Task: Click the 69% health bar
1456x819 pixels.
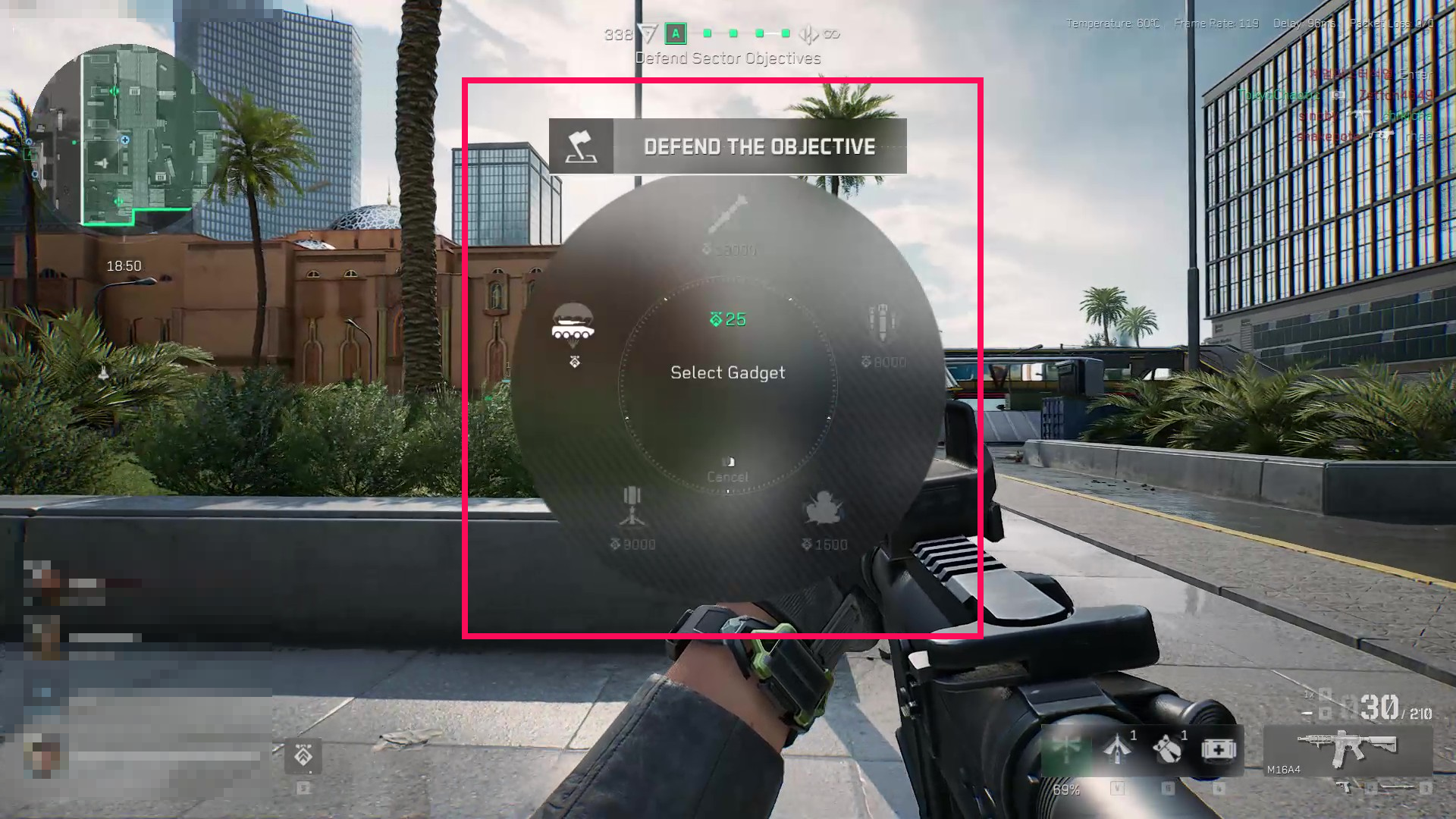Action: tap(1068, 791)
